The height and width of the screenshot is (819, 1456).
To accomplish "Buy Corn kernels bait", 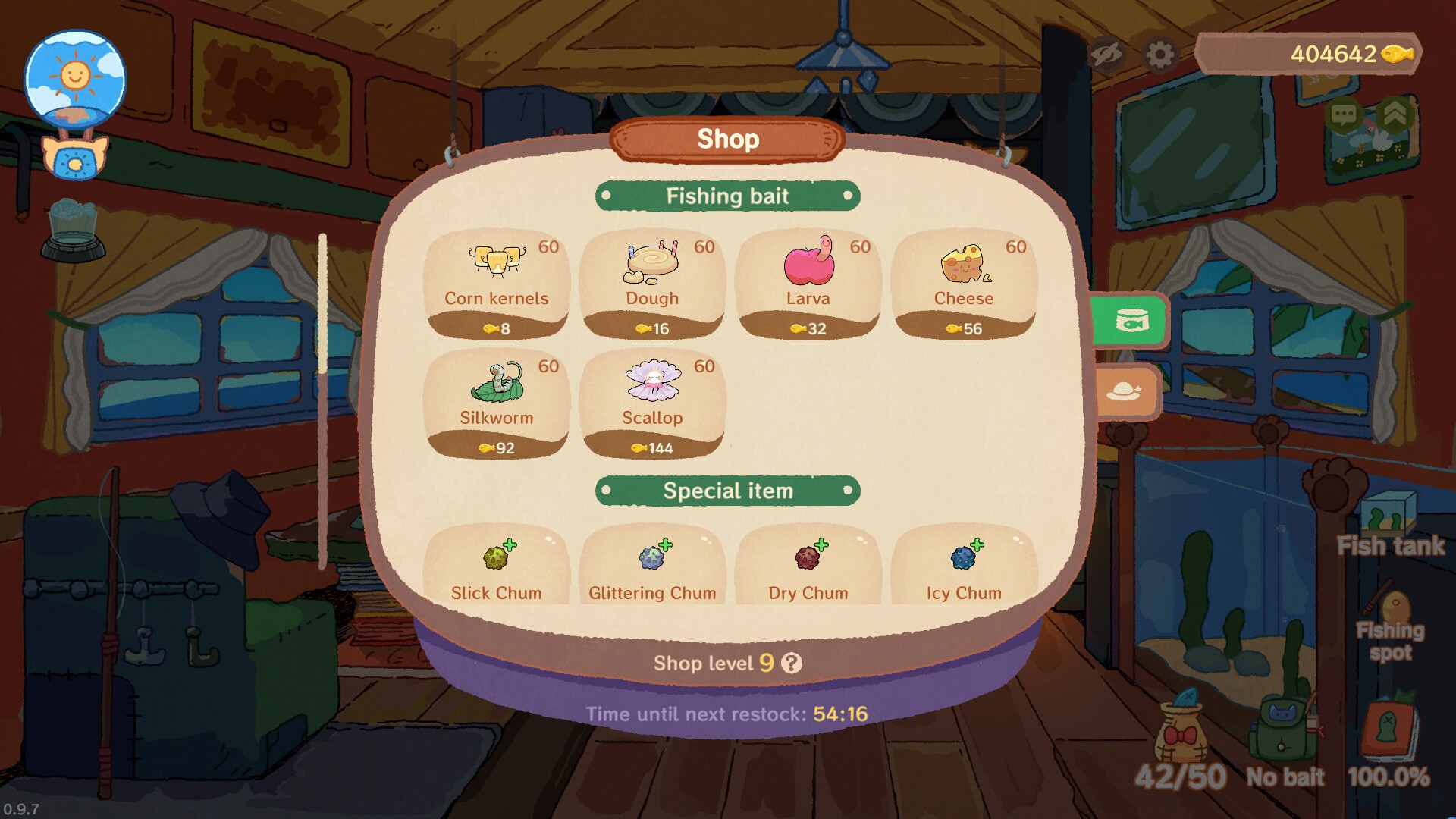I will [x=496, y=284].
